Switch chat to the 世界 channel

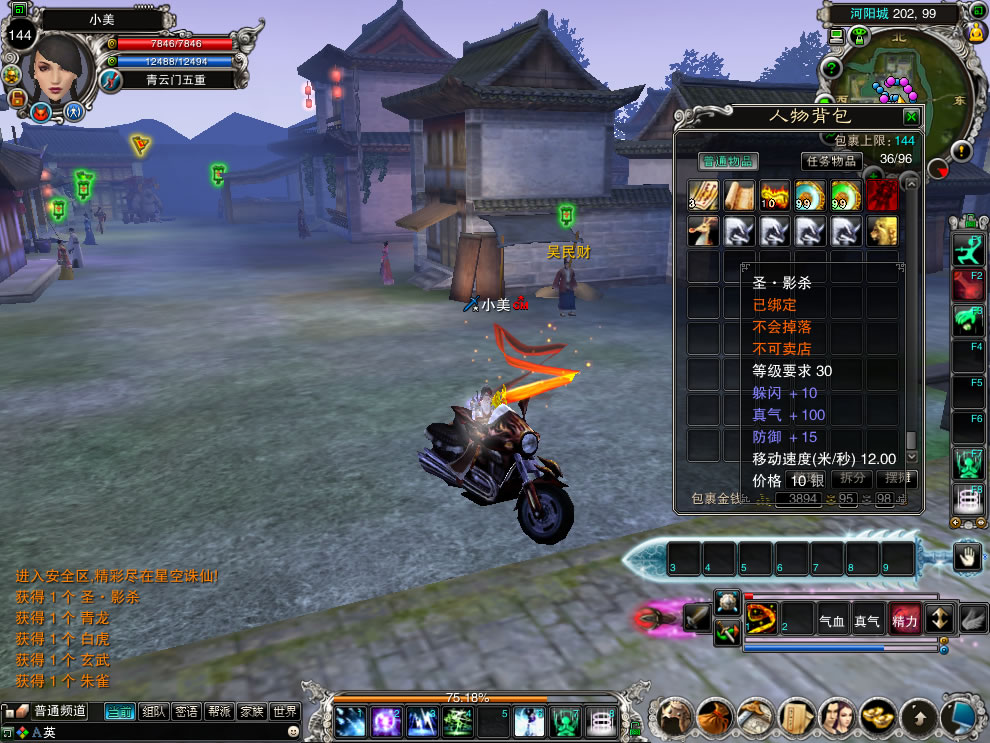pyautogui.click(x=285, y=712)
